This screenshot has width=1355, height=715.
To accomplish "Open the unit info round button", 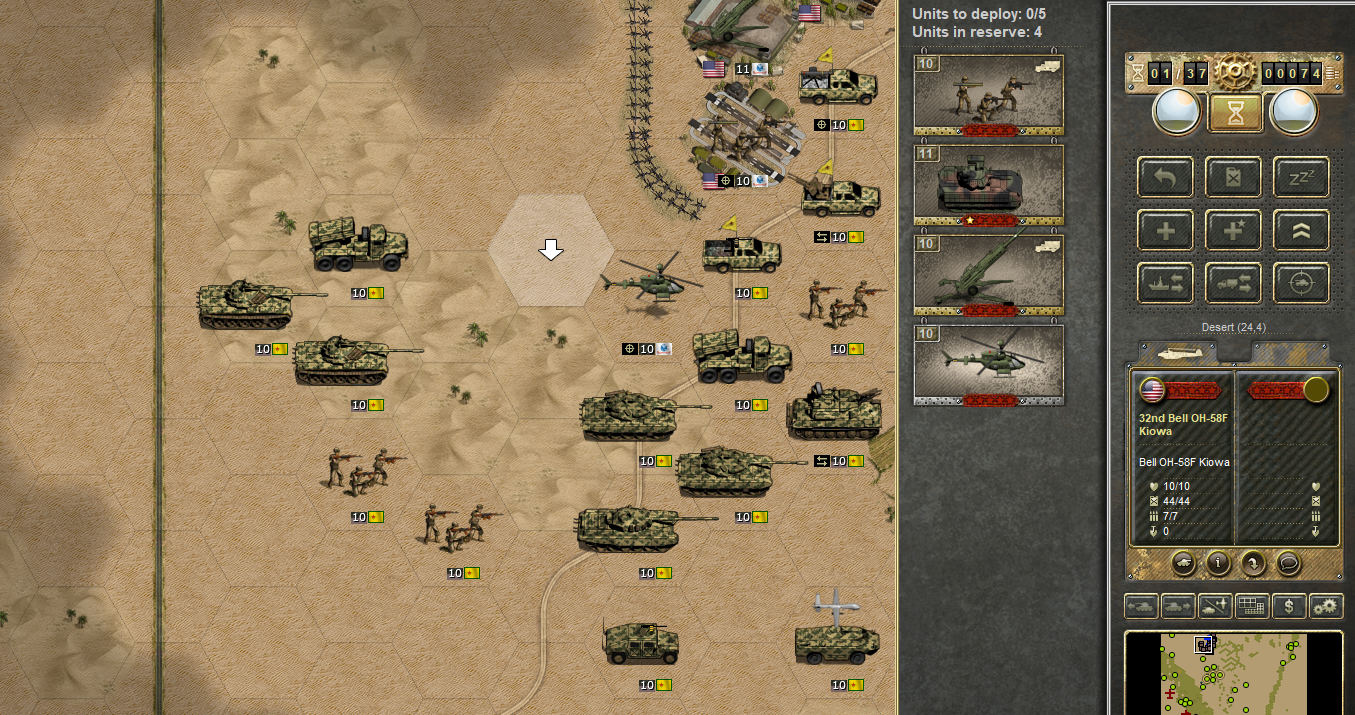I will pos(1218,562).
